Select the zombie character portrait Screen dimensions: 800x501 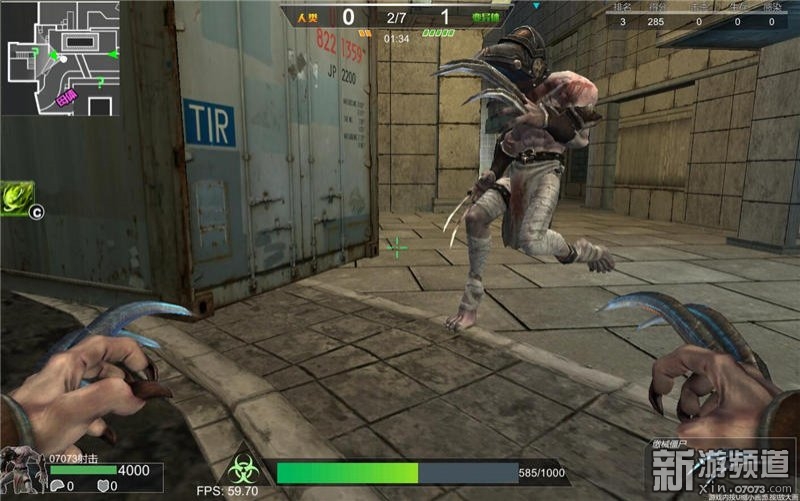point(22,470)
